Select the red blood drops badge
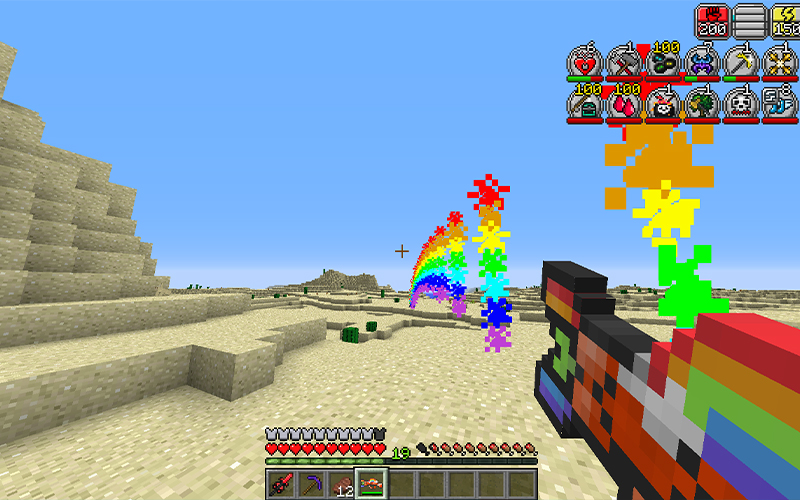 [623, 104]
